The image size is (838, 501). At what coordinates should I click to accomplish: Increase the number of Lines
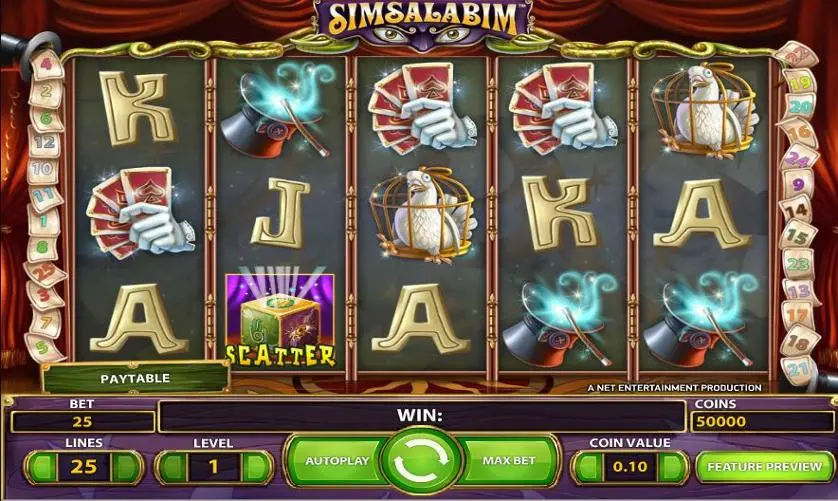click(x=130, y=467)
